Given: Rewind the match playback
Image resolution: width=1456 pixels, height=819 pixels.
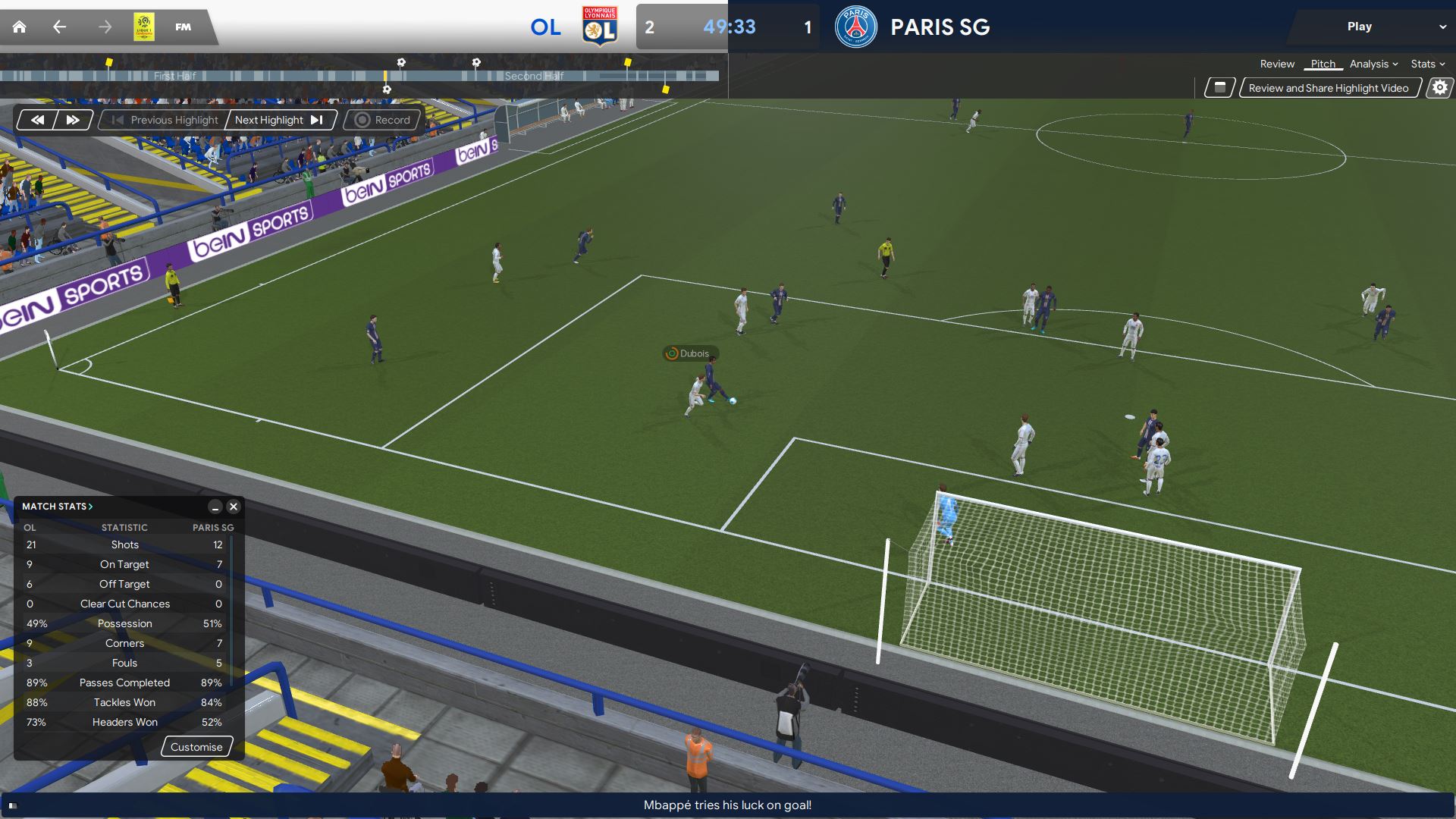Looking at the screenshot, I should click(x=37, y=120).
